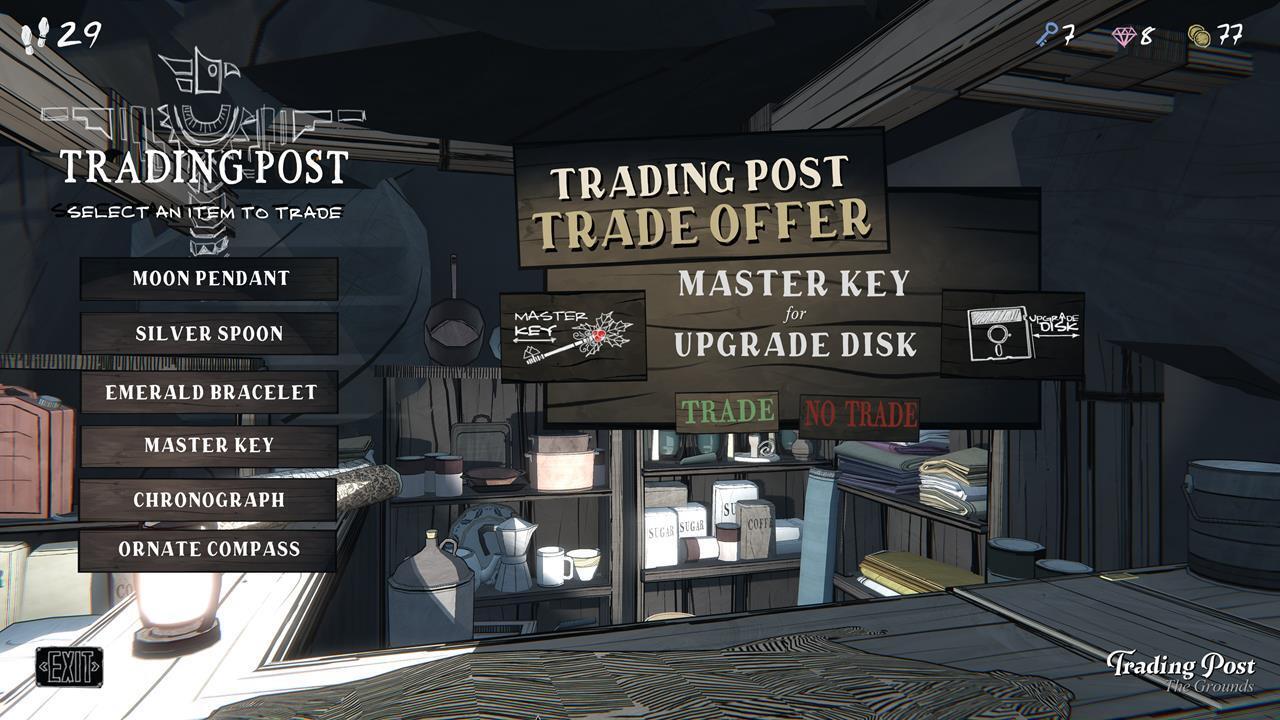
Task: Decline using the NO TRADE button
Action: [858, 413]
